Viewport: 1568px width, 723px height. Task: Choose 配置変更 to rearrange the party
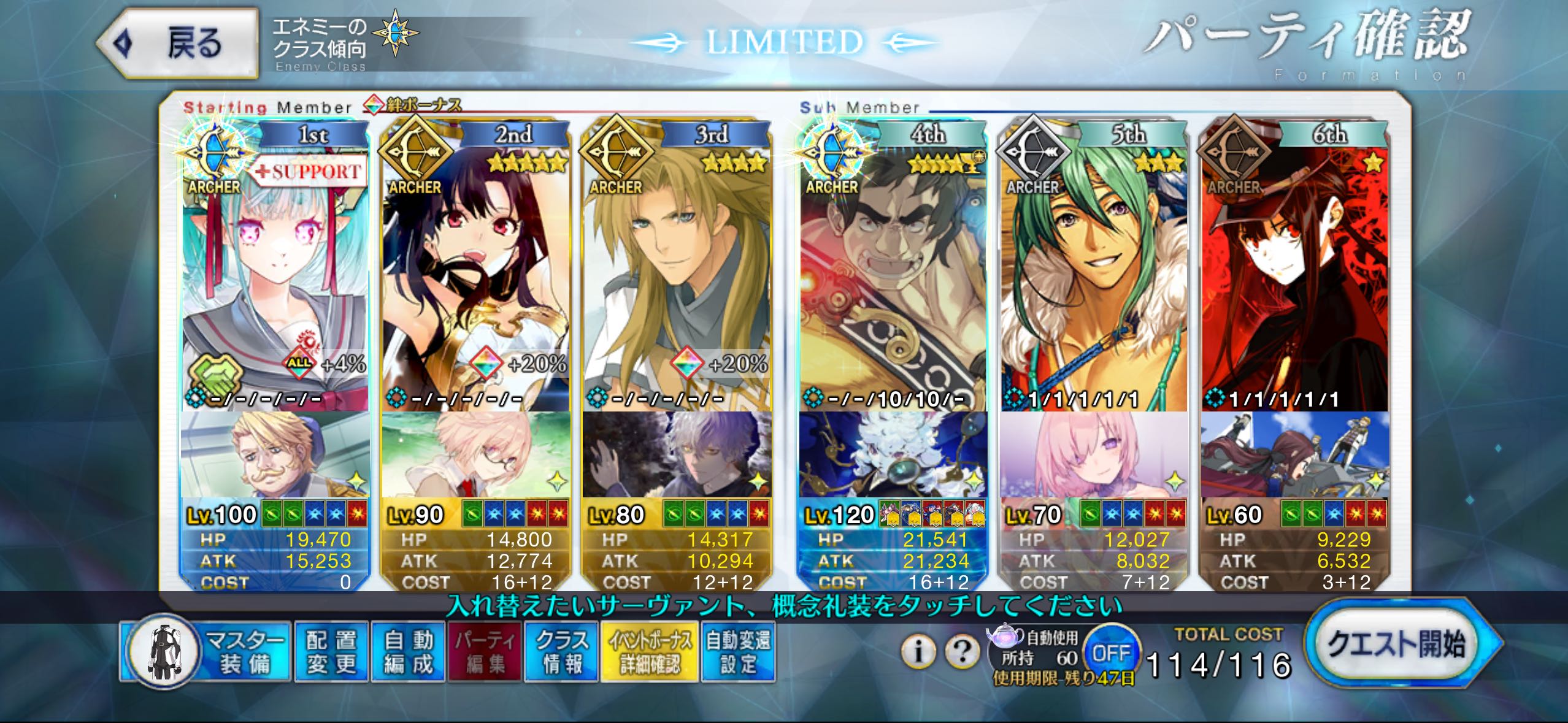pyautogui.click(x=331, y=652)
